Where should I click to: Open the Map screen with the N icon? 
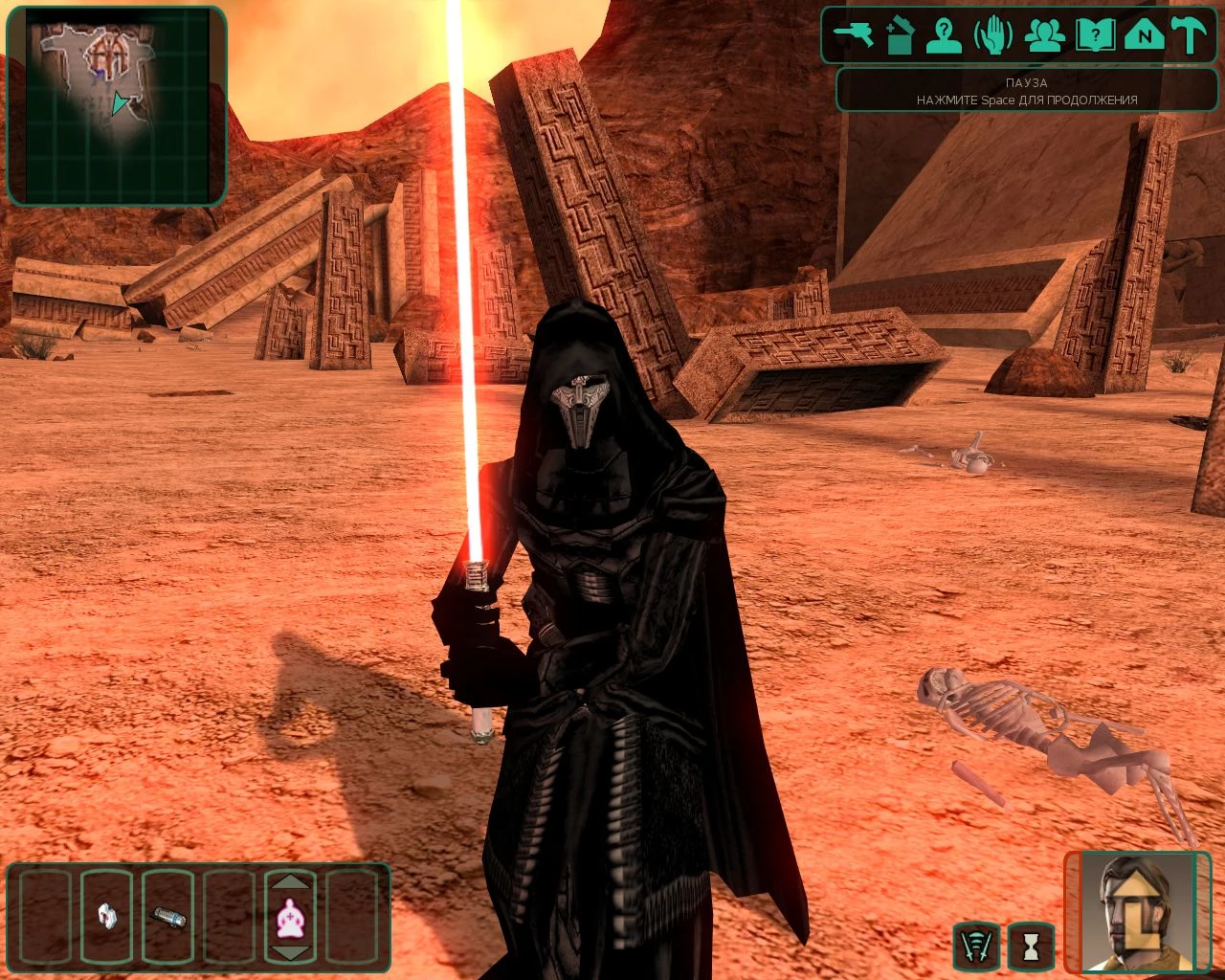(x=1143, y=33)
